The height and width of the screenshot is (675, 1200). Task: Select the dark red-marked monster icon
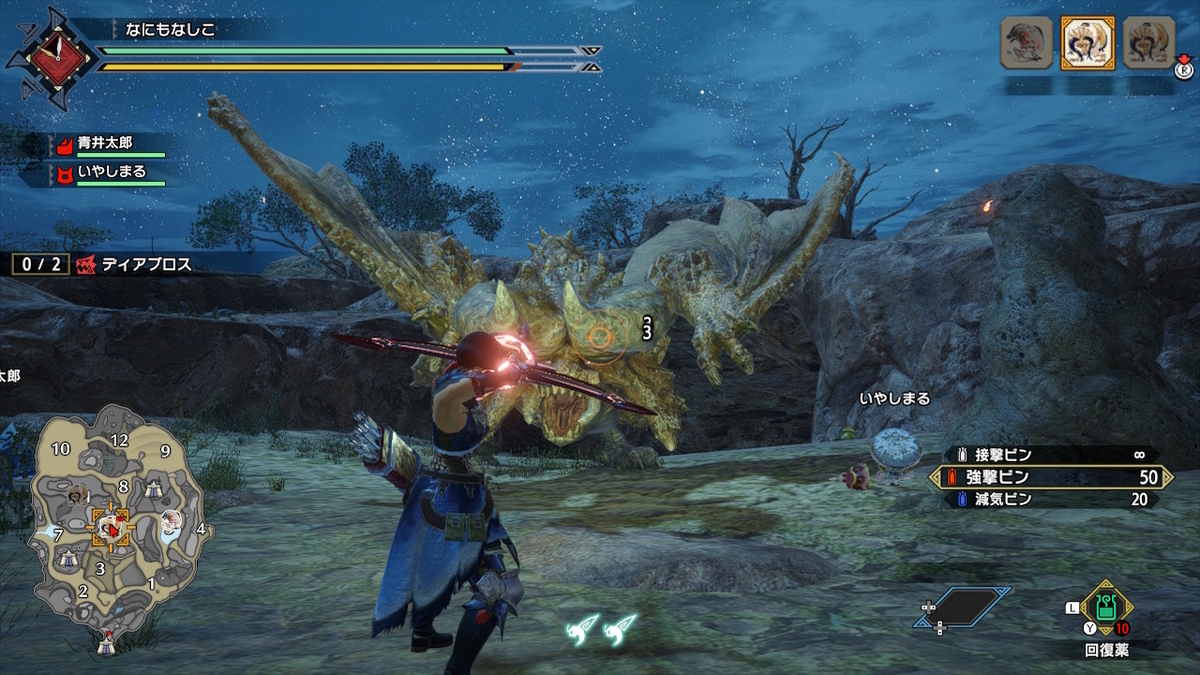(1027, 43)
